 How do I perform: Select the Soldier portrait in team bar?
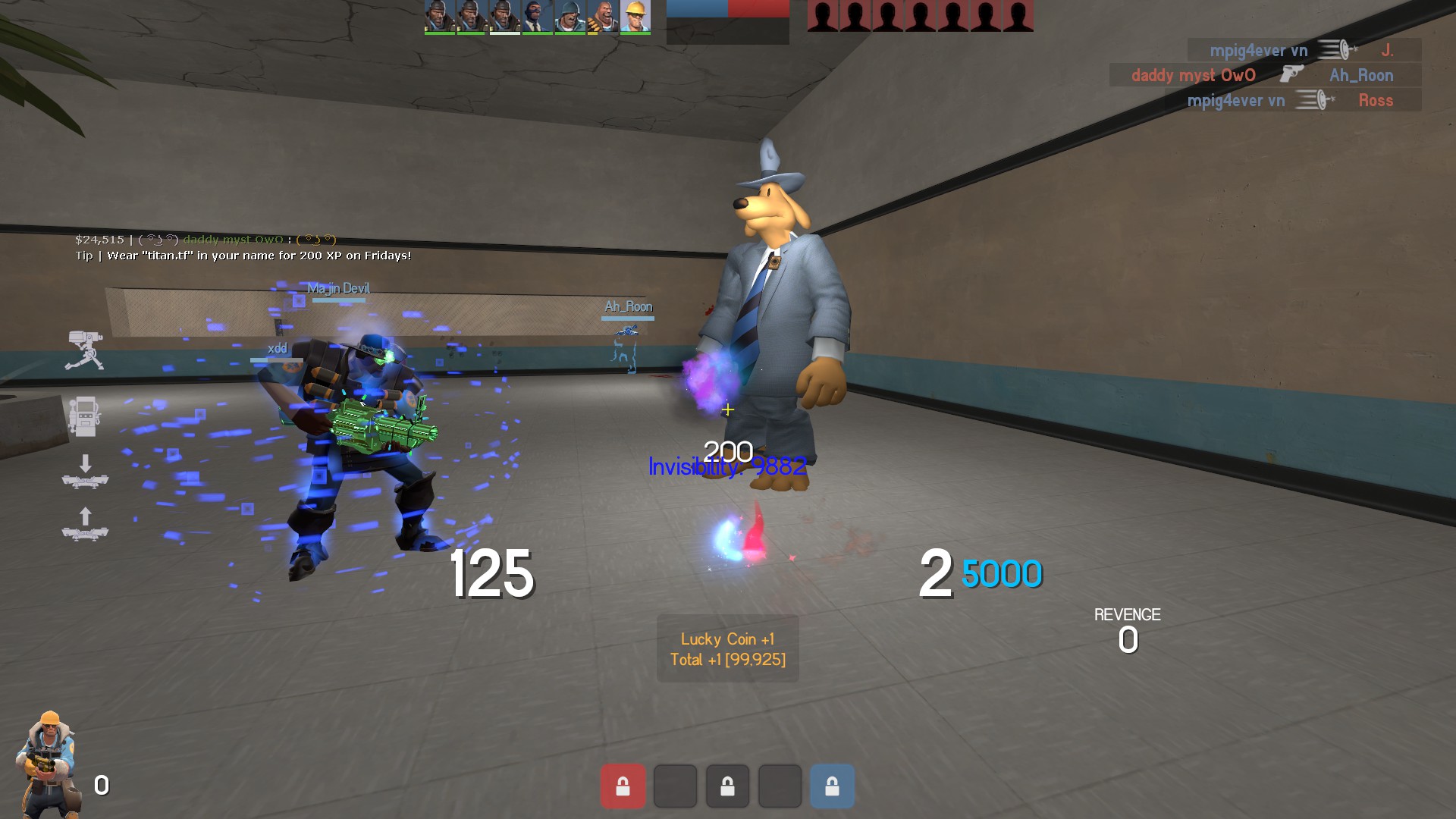(570, 17)
